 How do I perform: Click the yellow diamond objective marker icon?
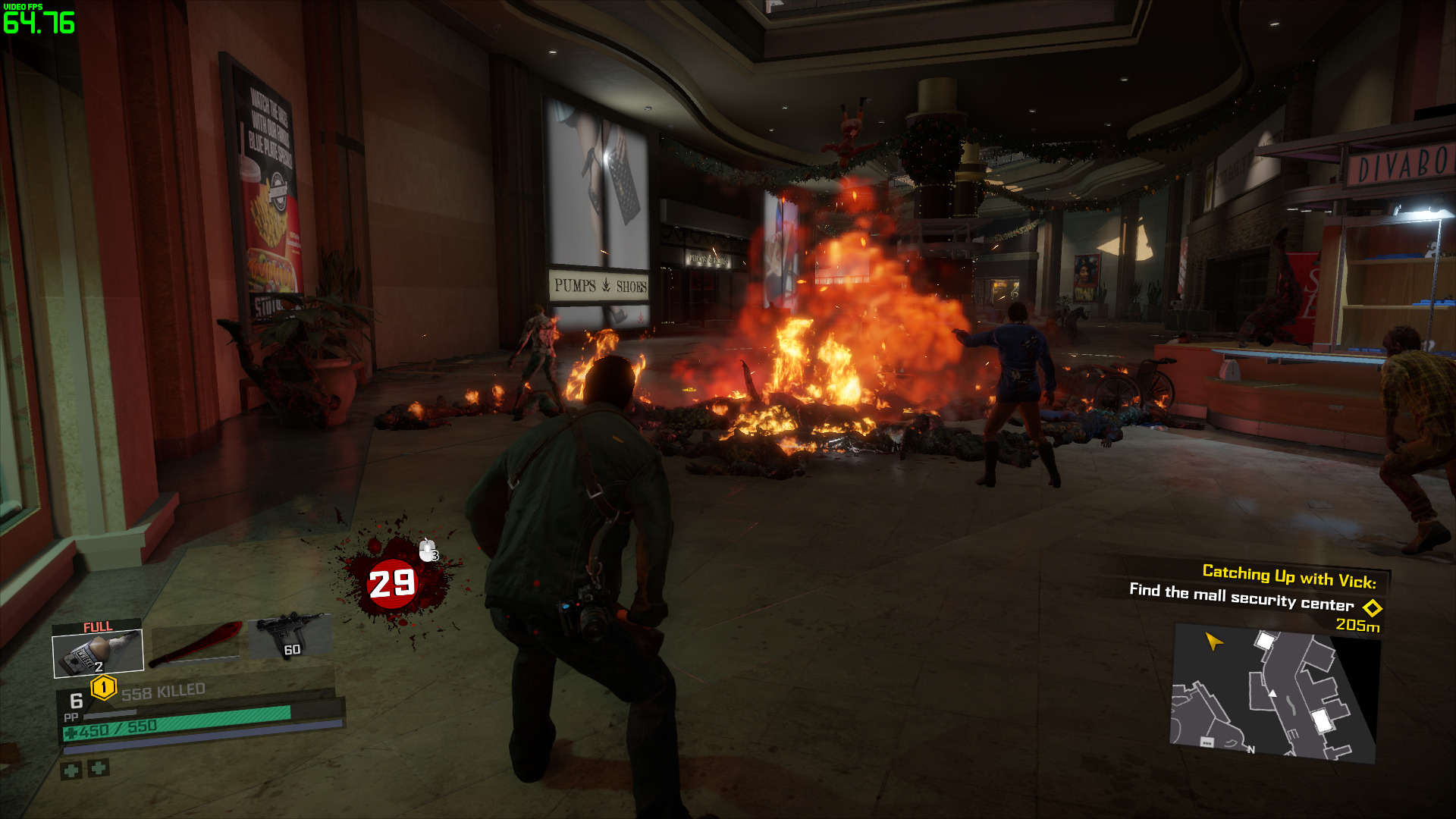coord(1373,608)
